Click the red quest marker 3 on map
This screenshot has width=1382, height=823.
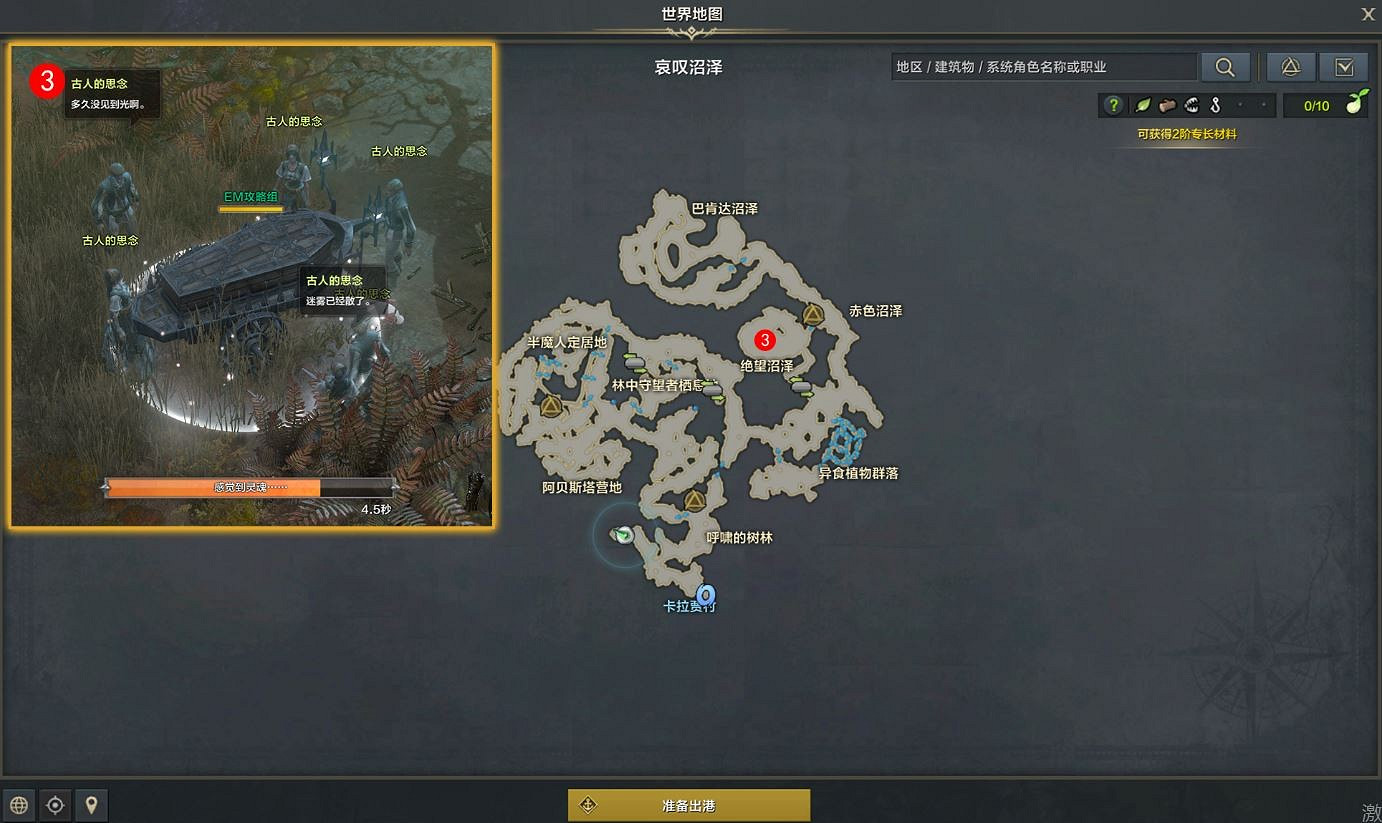pos(764,340)
